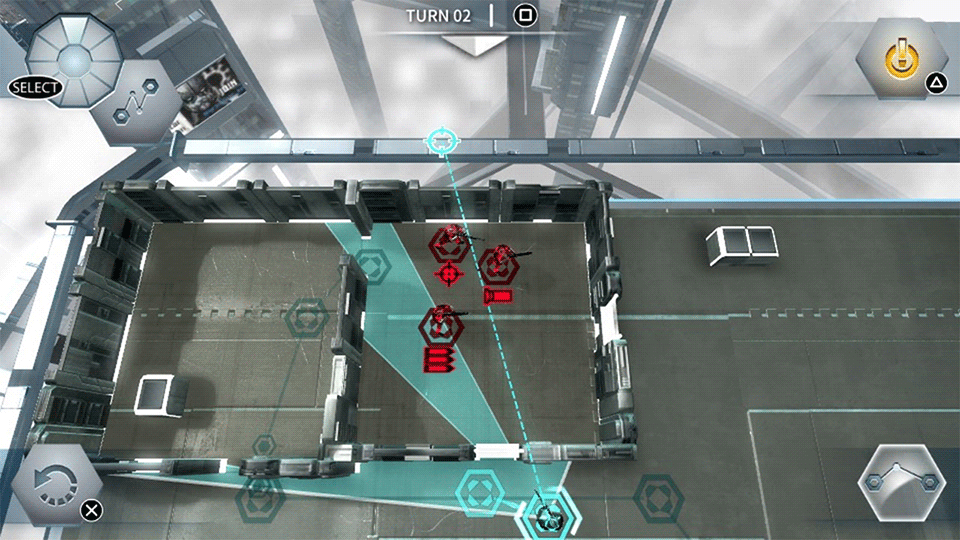Select the highlighted friendly unit at the dashed line's start

tap(548, 516)
